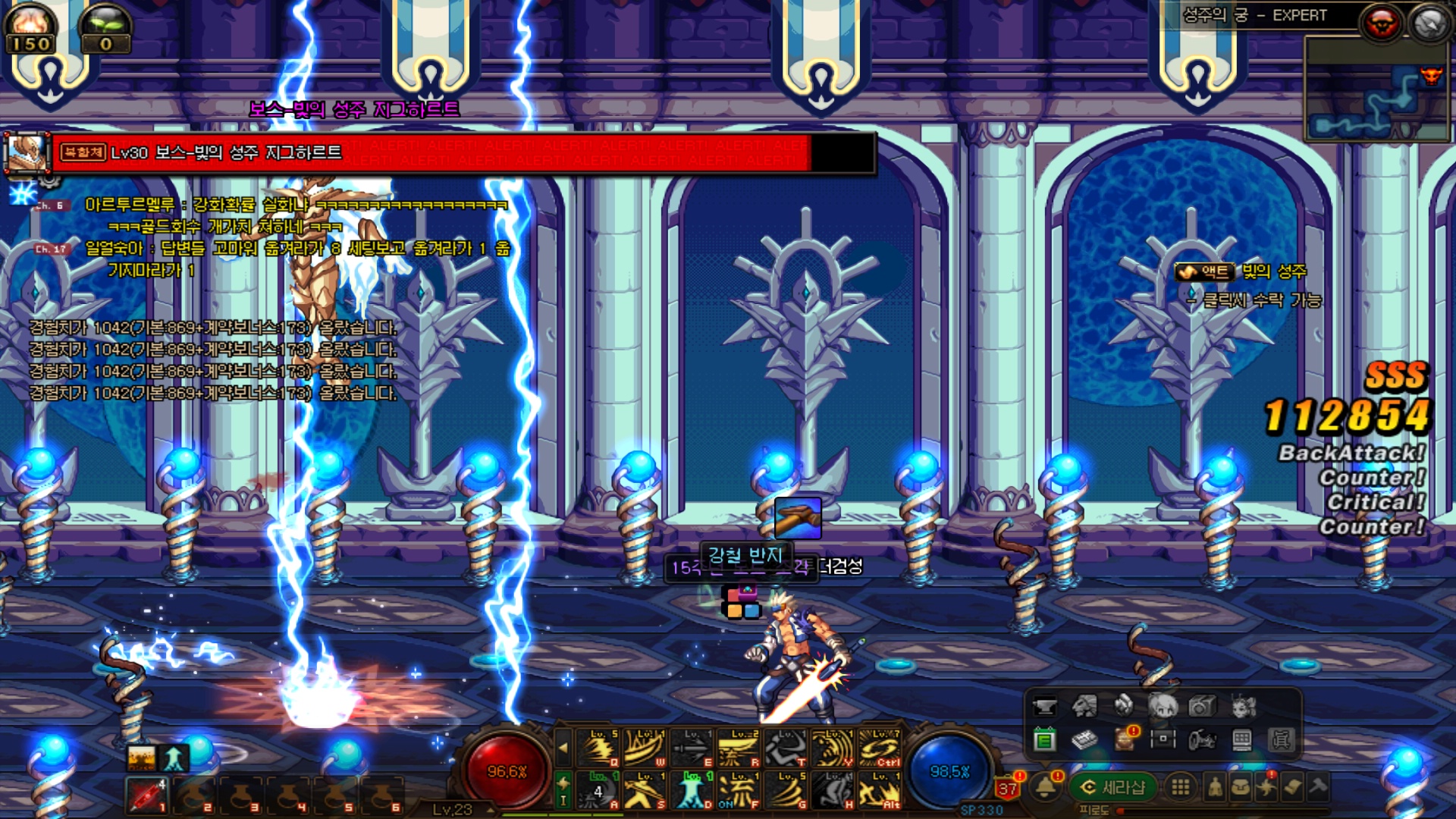
Task: Click the dungeon minimap
Action: point(1378,91)
